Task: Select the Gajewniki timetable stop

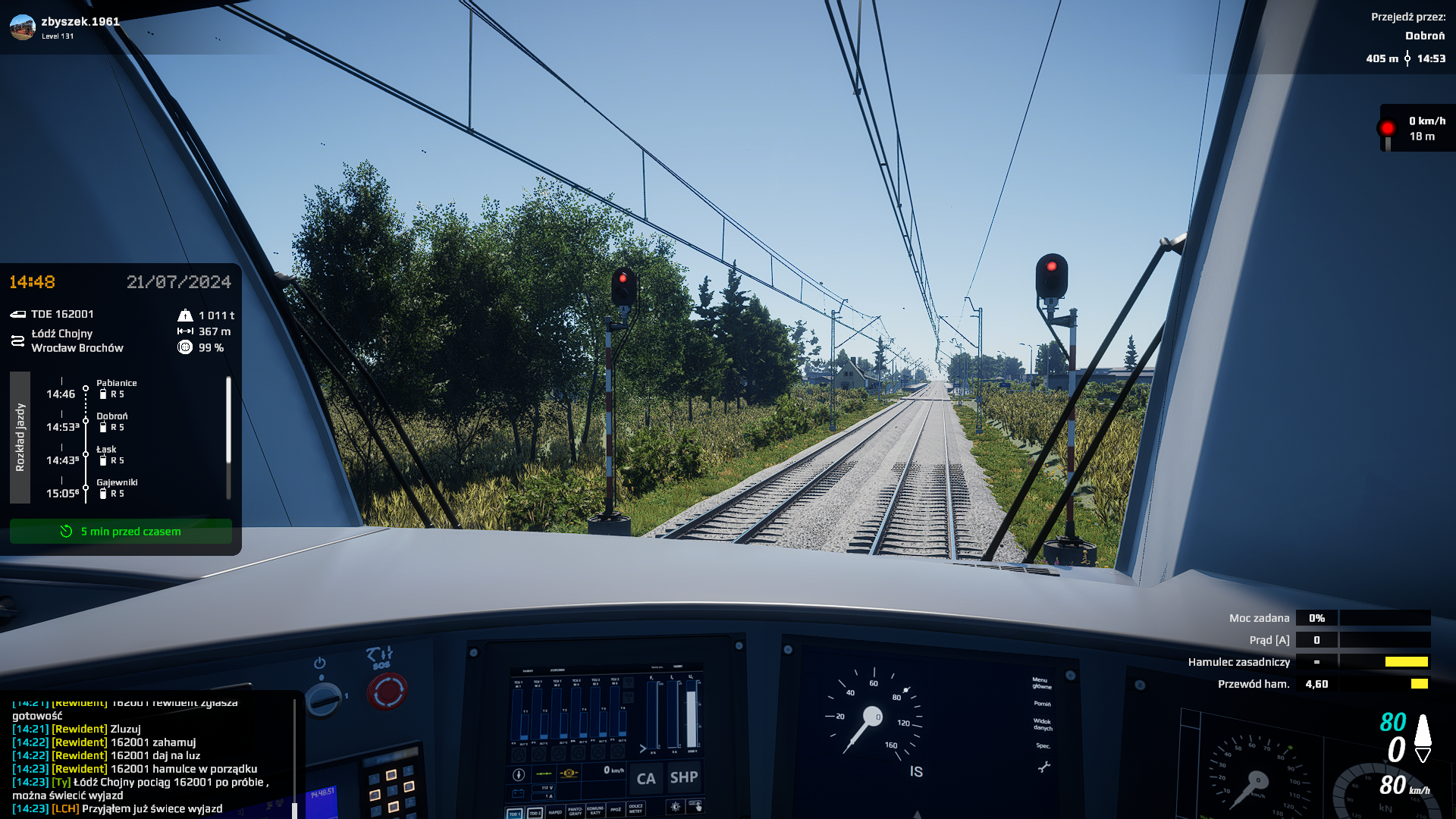Action: tap(117, 488)
